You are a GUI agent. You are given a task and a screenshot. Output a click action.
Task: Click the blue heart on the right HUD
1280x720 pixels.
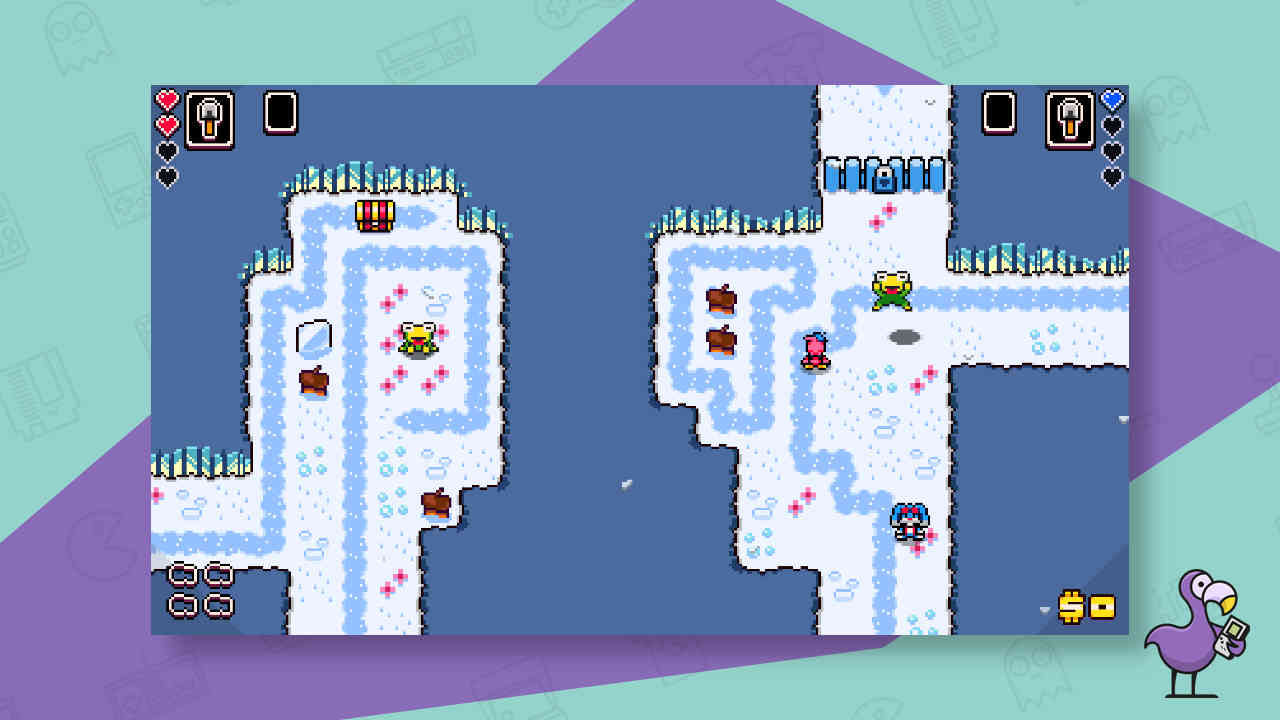(x=1112, y=100)
